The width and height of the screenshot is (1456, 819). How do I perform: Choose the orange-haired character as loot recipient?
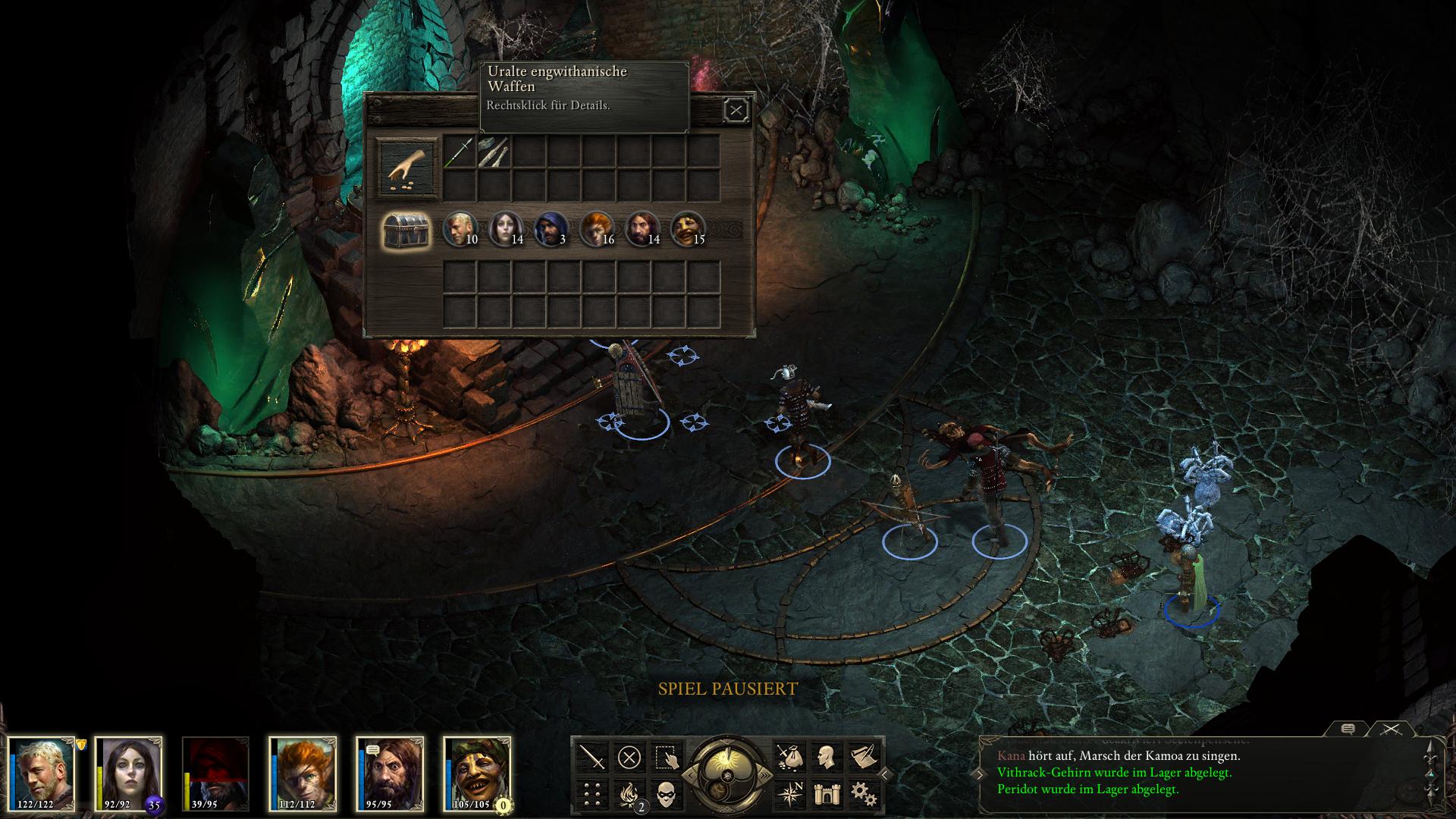596,229
